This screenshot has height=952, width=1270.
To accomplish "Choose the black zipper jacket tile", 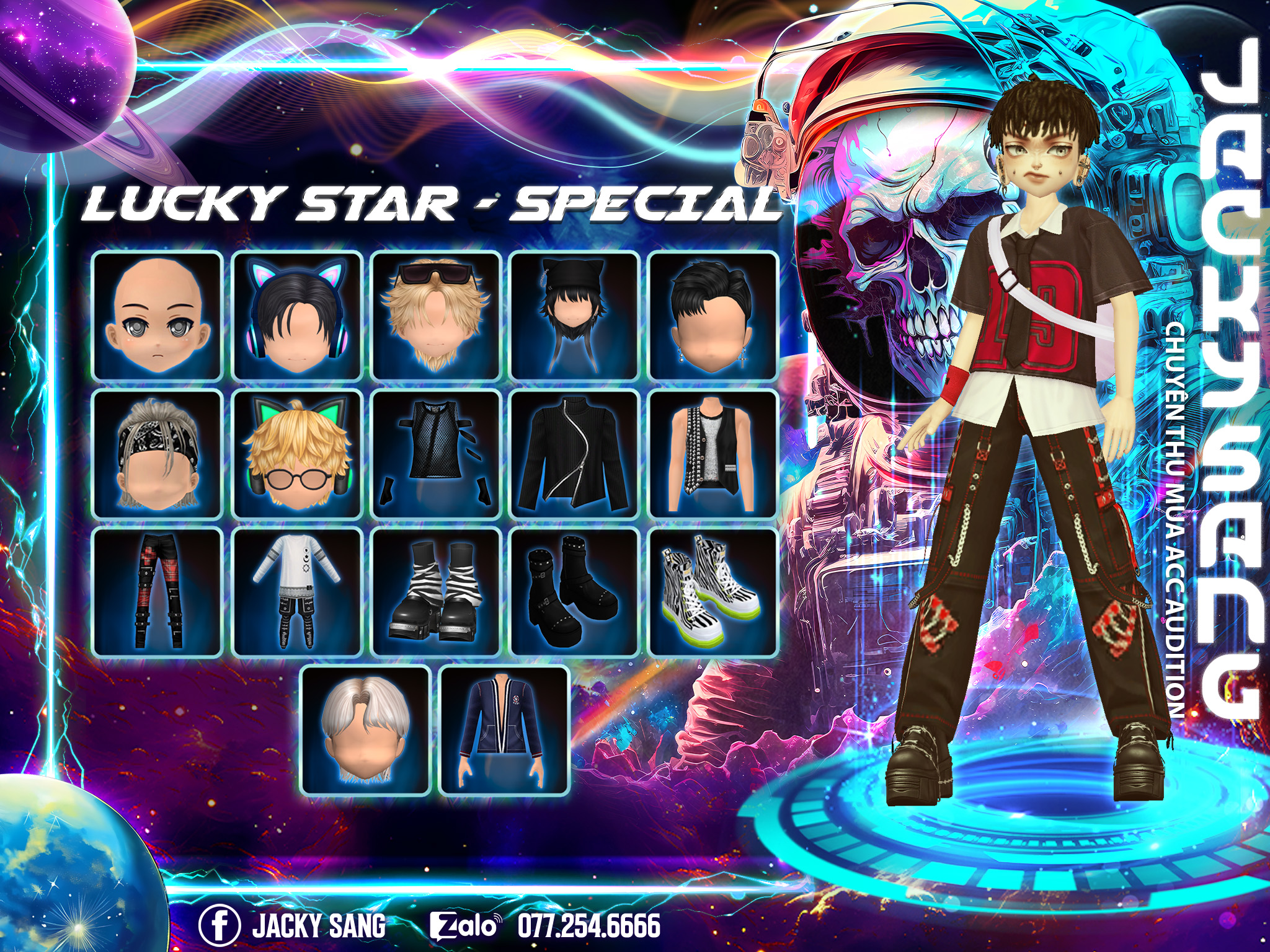I will click(x=575, y=454).
